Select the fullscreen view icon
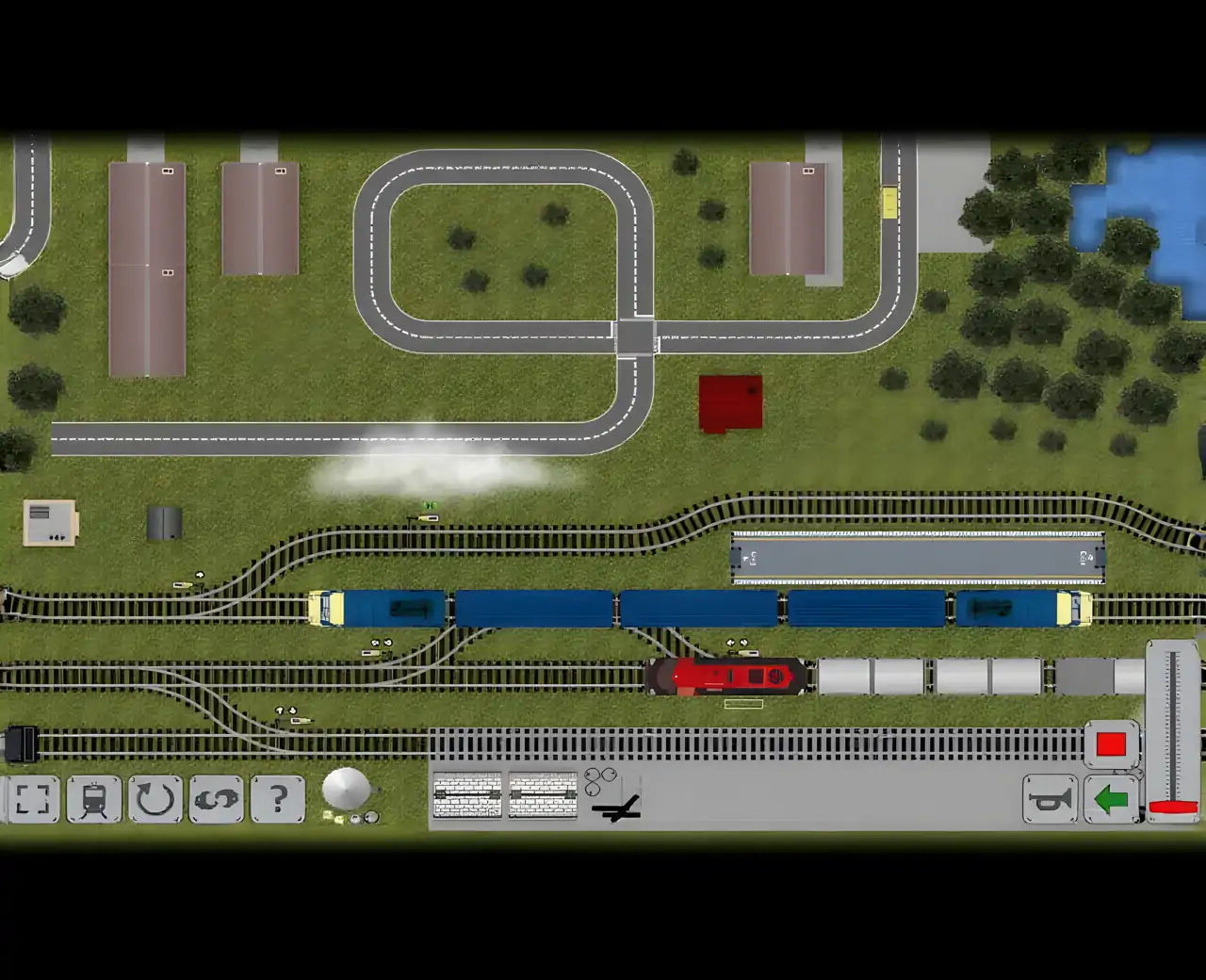The width and height of the screenshot is (1206, 980). (33, 799)
